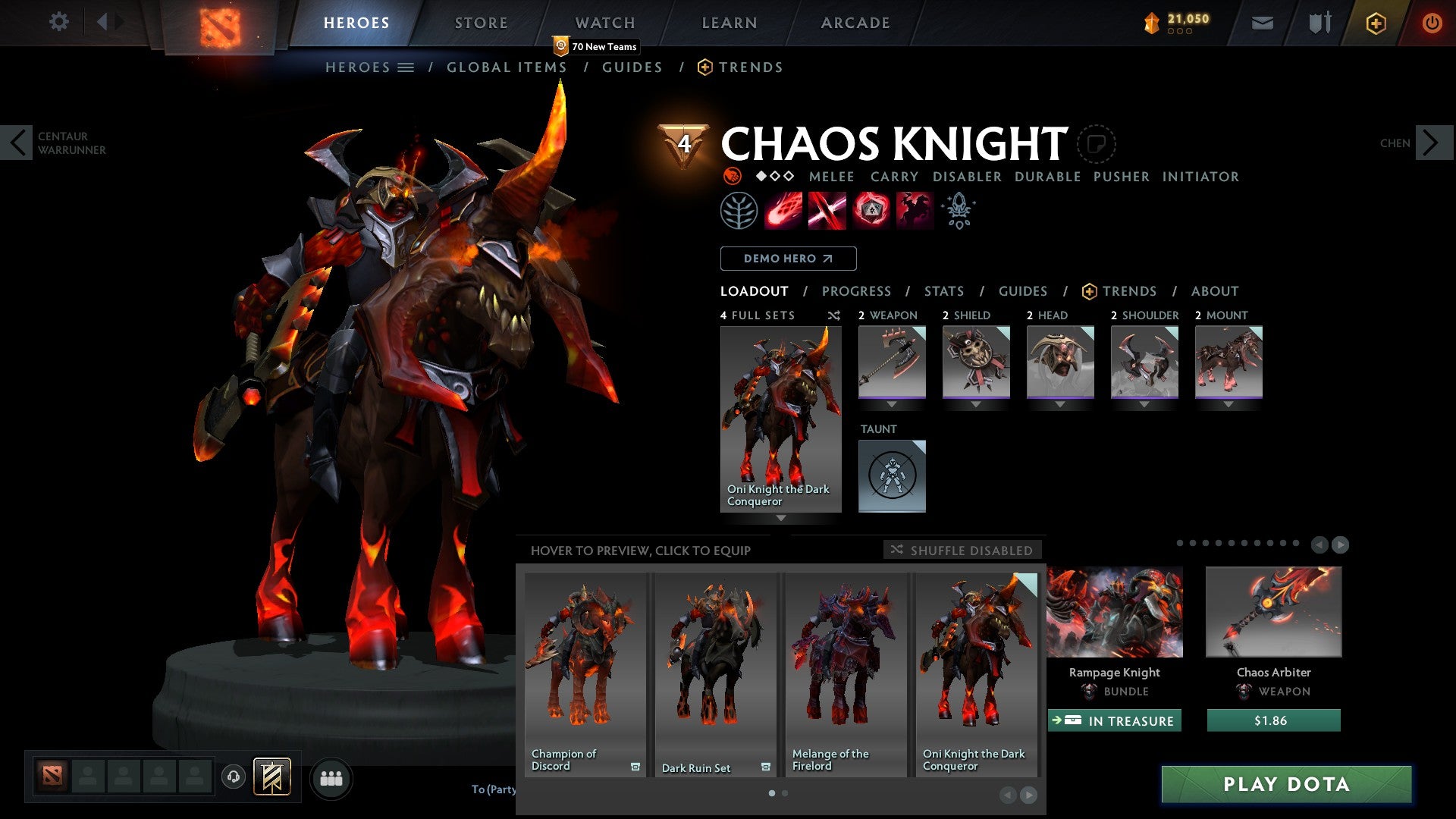Equip the Dark Ruin Set
The image size is (1456, 819).
715,673
